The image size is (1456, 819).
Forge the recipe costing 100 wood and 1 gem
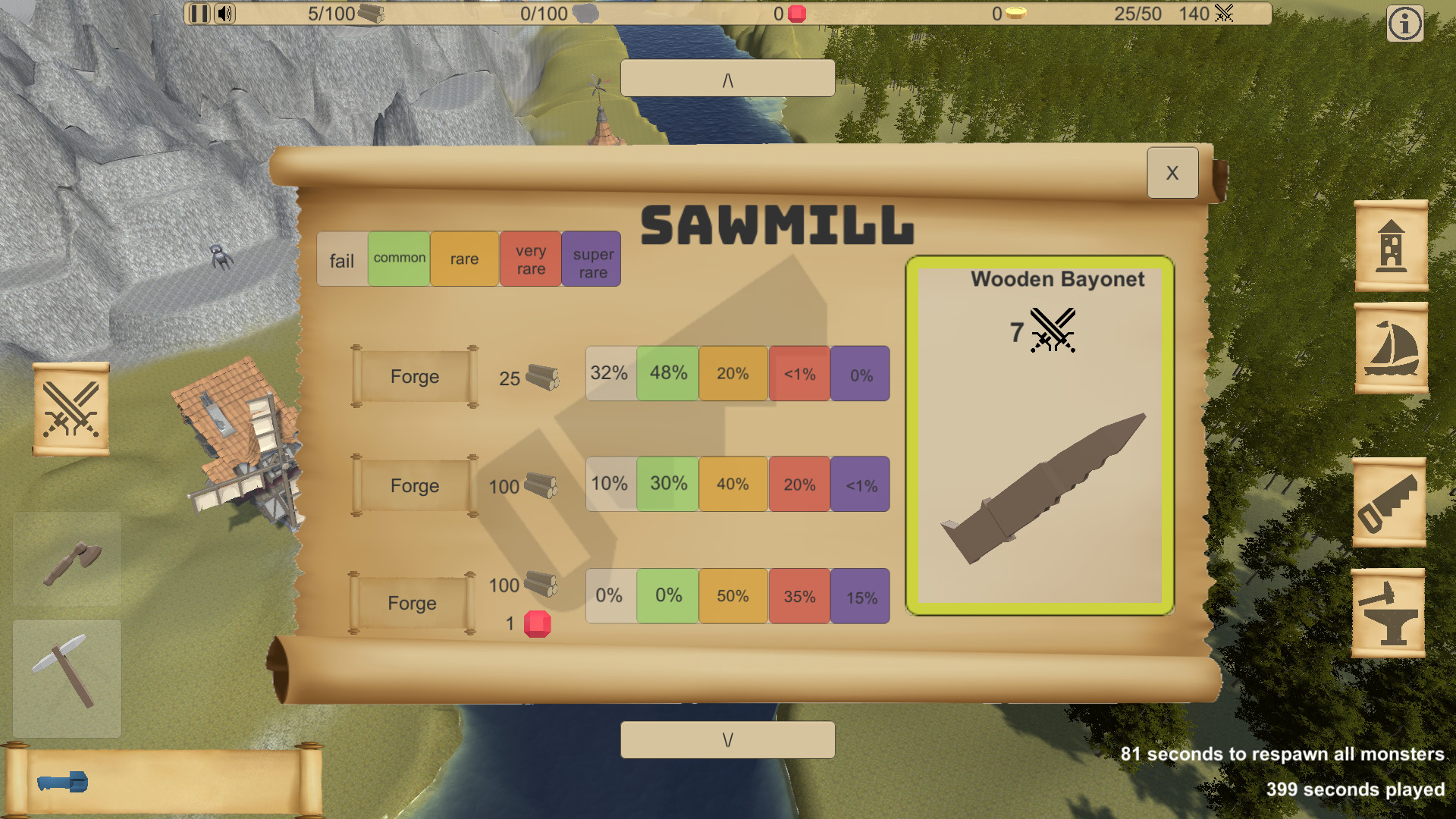coord(412,603)
